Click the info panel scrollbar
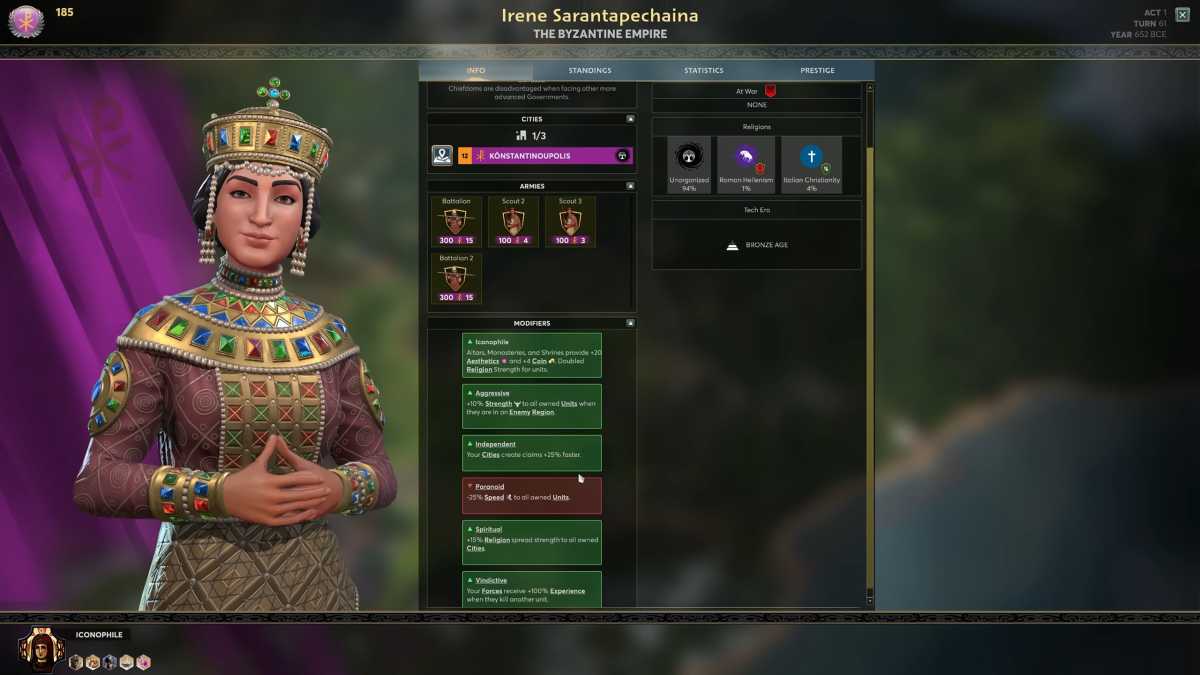1200x675 pixels. coord(869,300)
